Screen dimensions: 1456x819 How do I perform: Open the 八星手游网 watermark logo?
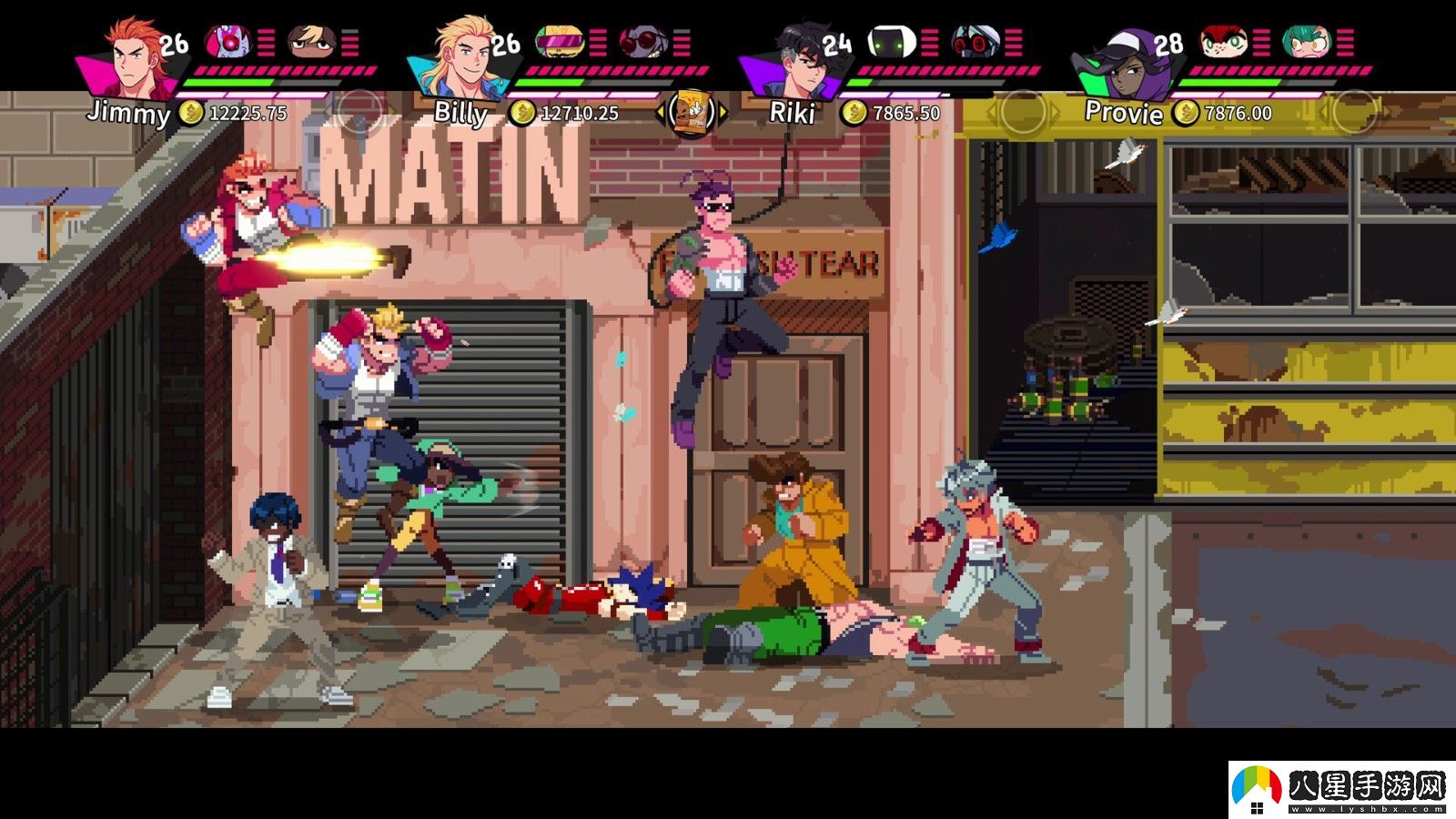(1340, 788)
